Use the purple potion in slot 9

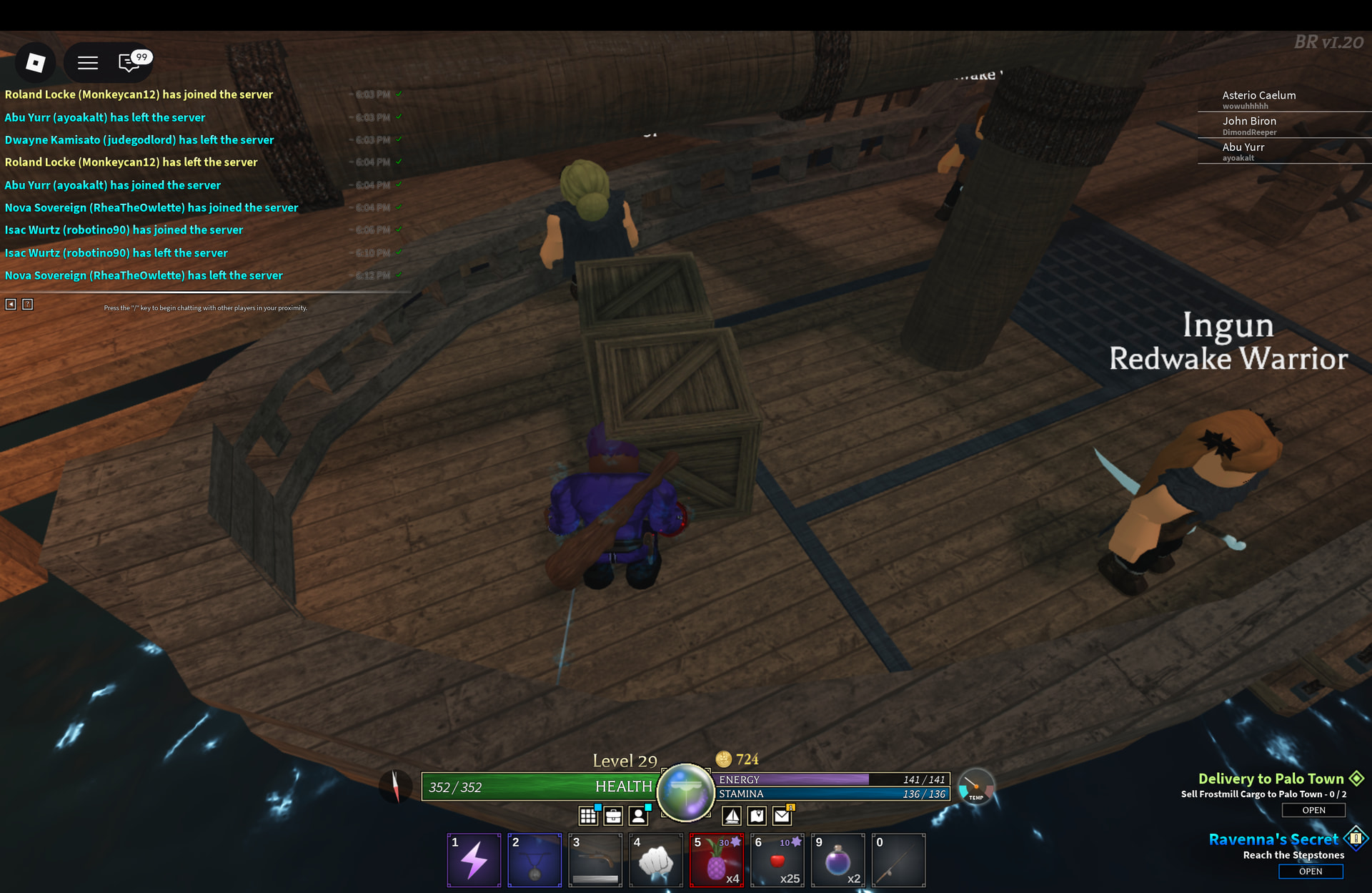pyautogui.click(x=837, y=860)
